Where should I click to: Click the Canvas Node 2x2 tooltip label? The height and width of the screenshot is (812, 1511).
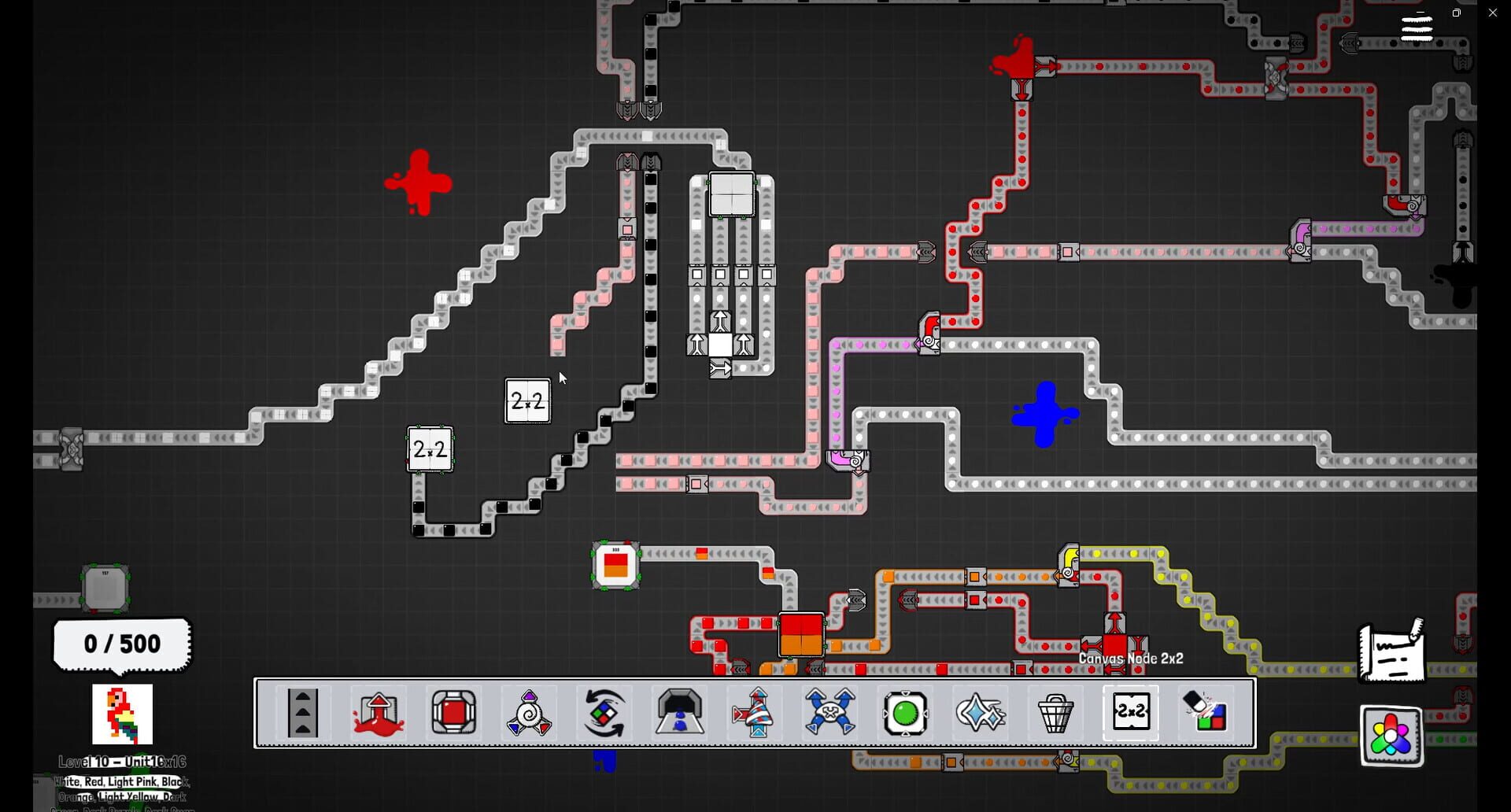click(x=1133, y=659)
